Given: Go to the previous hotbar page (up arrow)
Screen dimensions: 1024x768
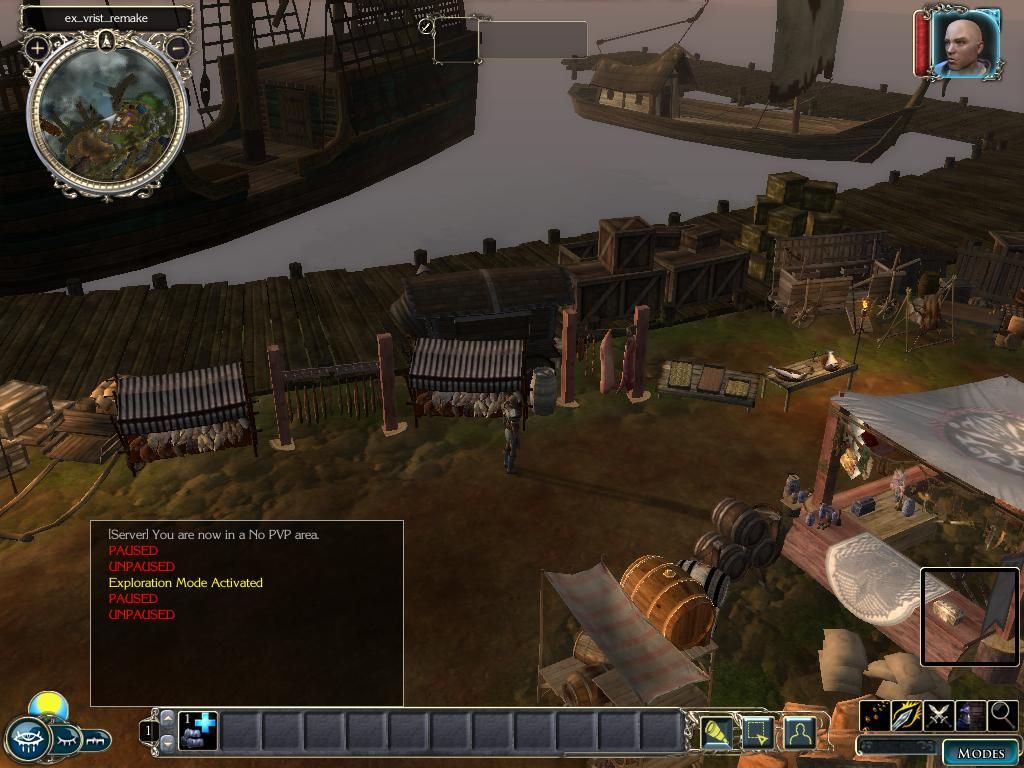Looking at the screenshot, I should pos(167,718).
